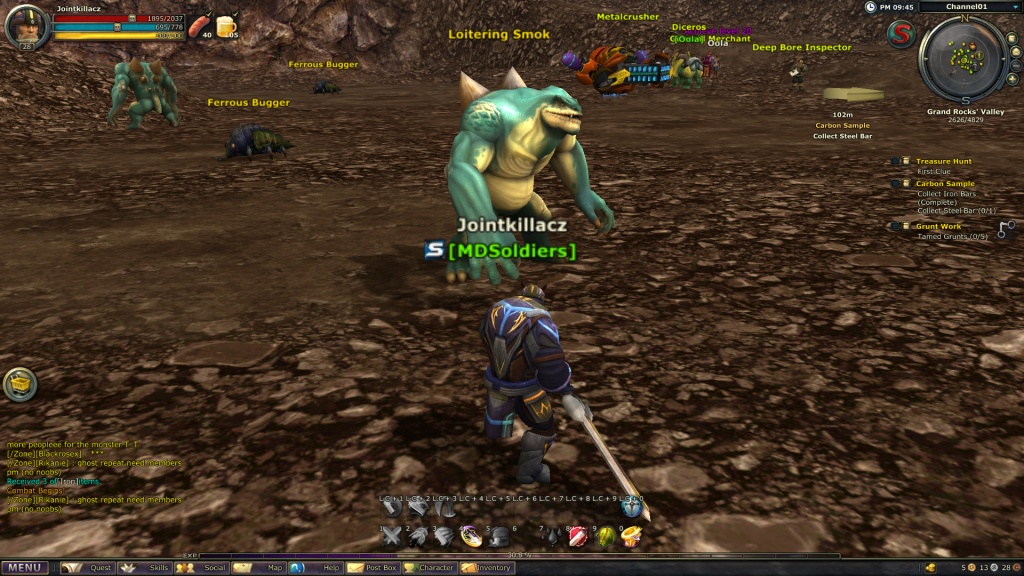Click the circular minimap
The image size is (1024, 576).
click(x=963, y=59)
